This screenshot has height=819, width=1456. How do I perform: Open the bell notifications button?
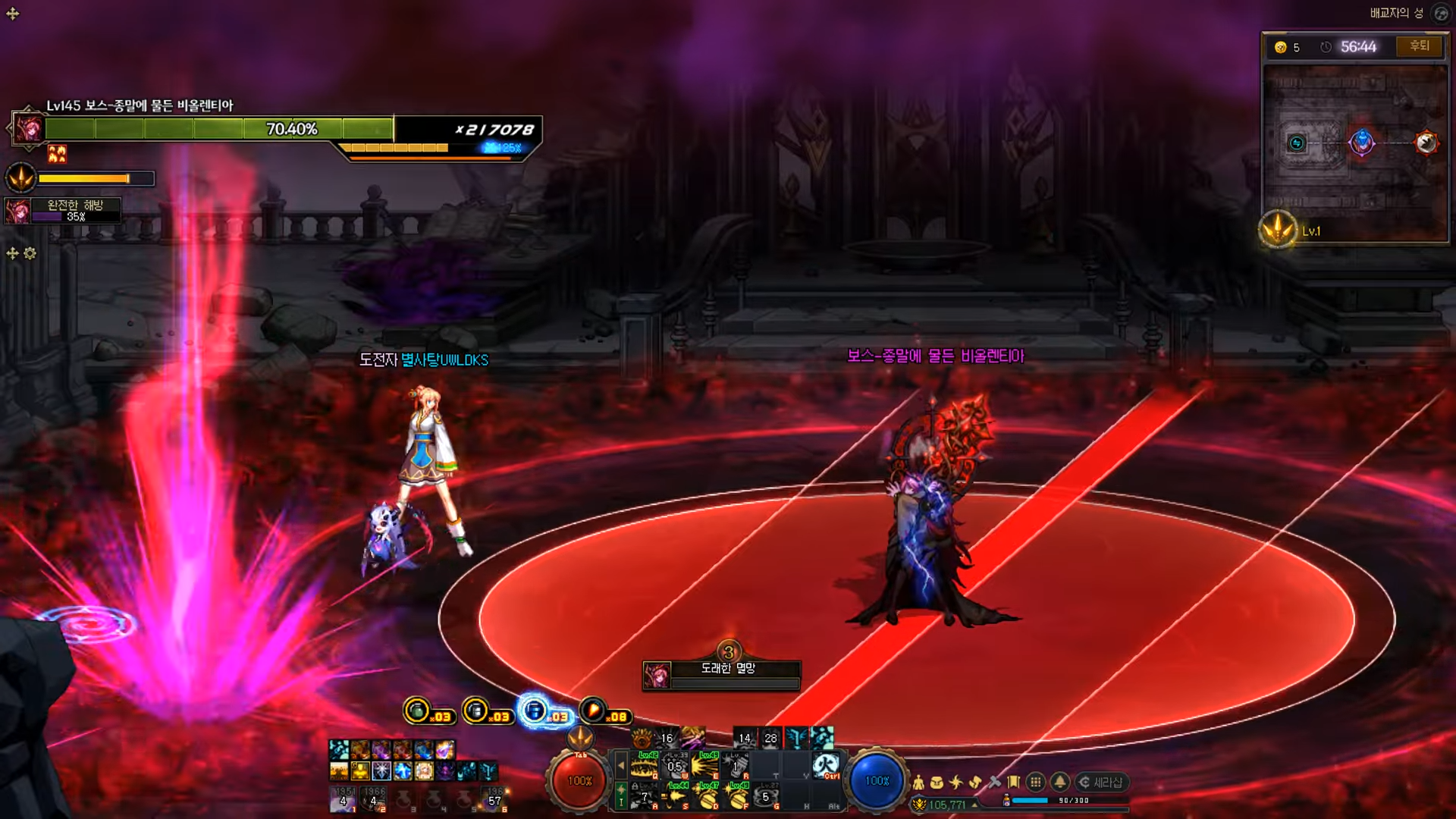[1060, 782]
